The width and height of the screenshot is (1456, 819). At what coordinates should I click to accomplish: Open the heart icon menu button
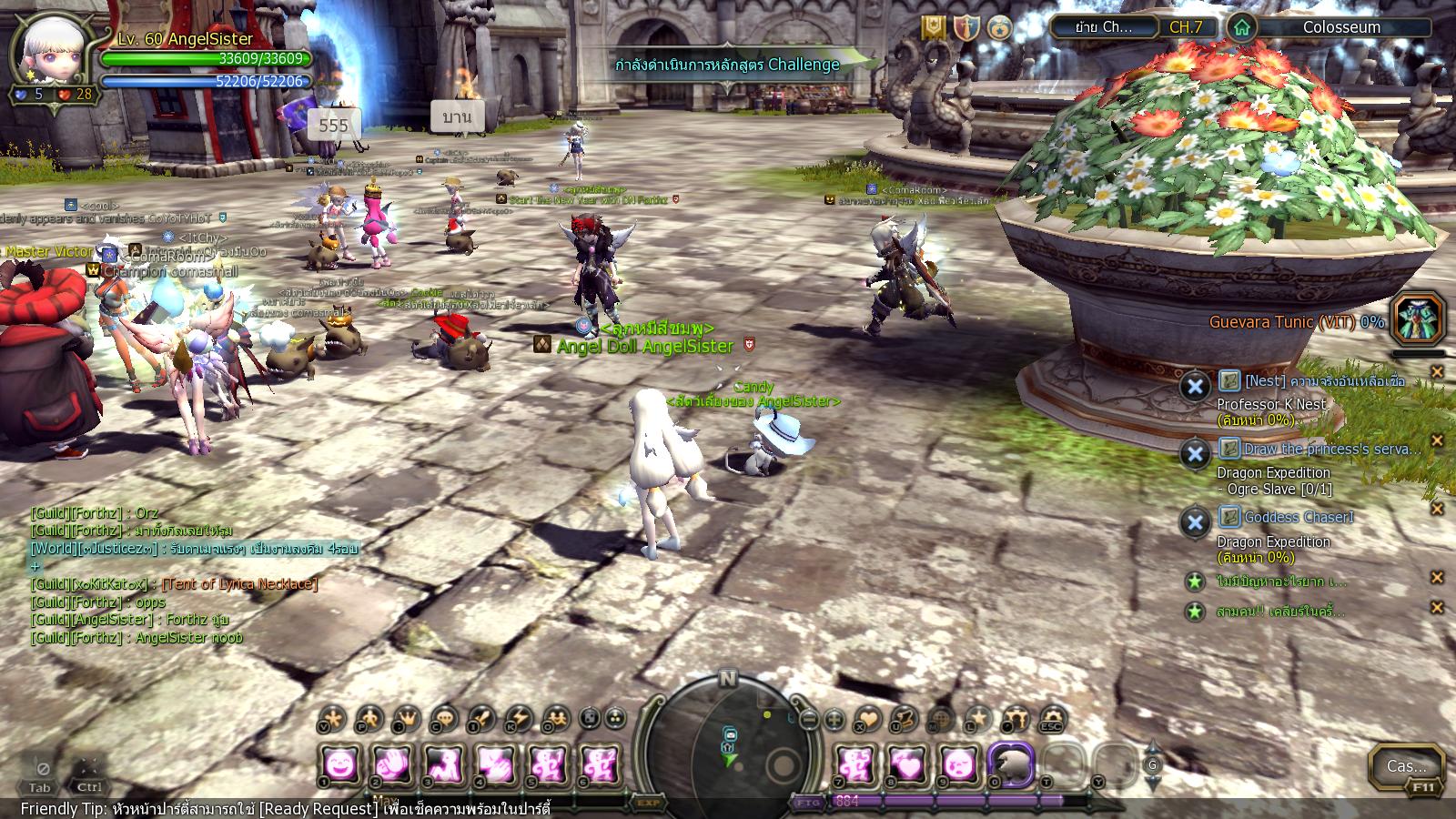tap(869, 720)
